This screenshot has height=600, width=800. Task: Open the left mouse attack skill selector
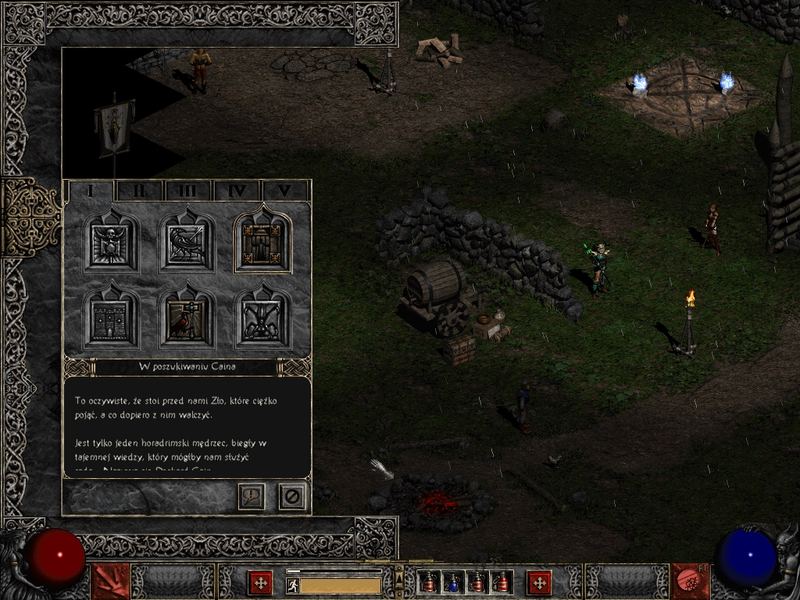click(x=110, y=581)
